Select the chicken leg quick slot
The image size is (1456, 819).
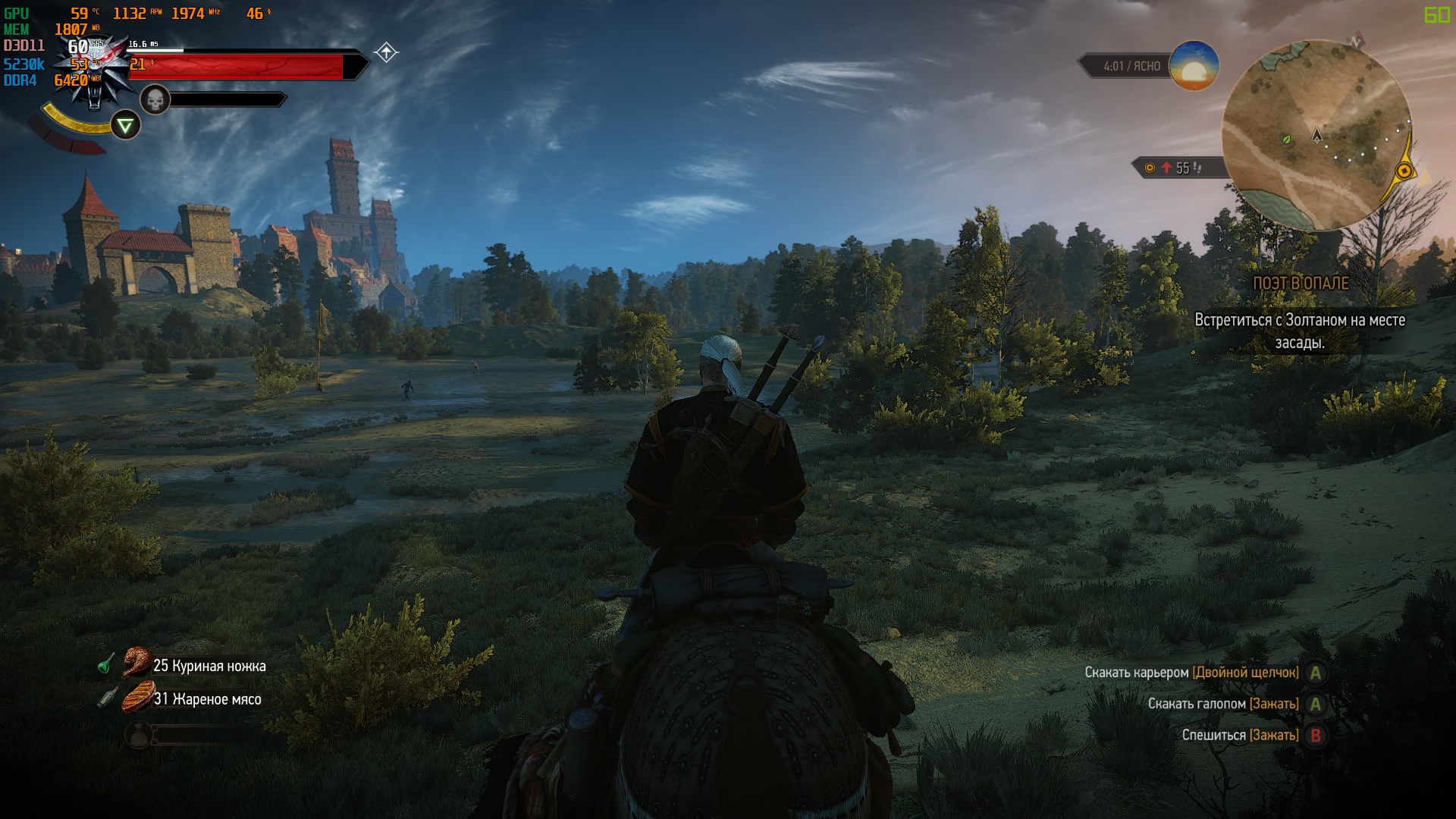tap(137, 664)
